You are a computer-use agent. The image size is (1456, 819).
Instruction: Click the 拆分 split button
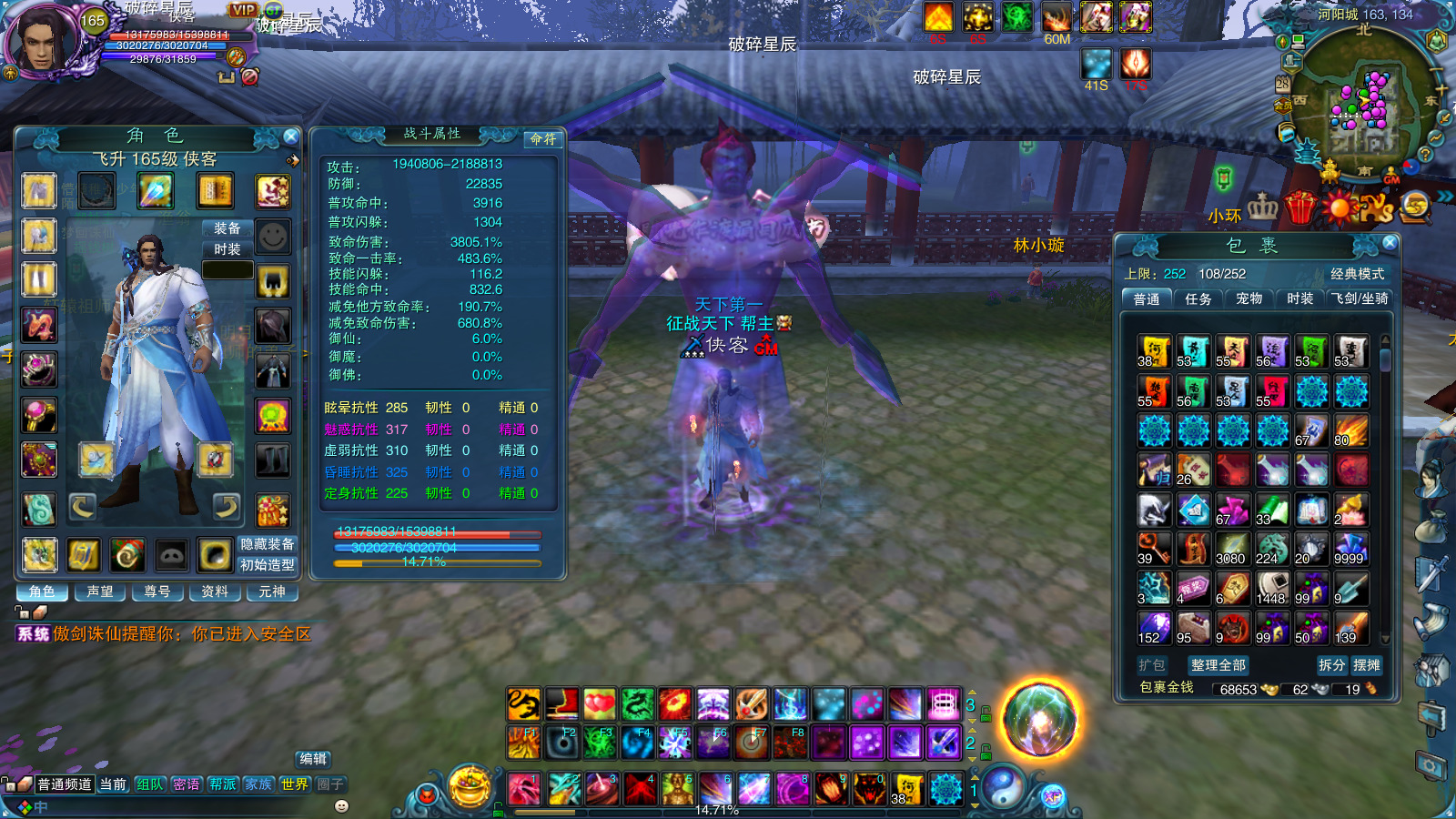[1331, 665]
